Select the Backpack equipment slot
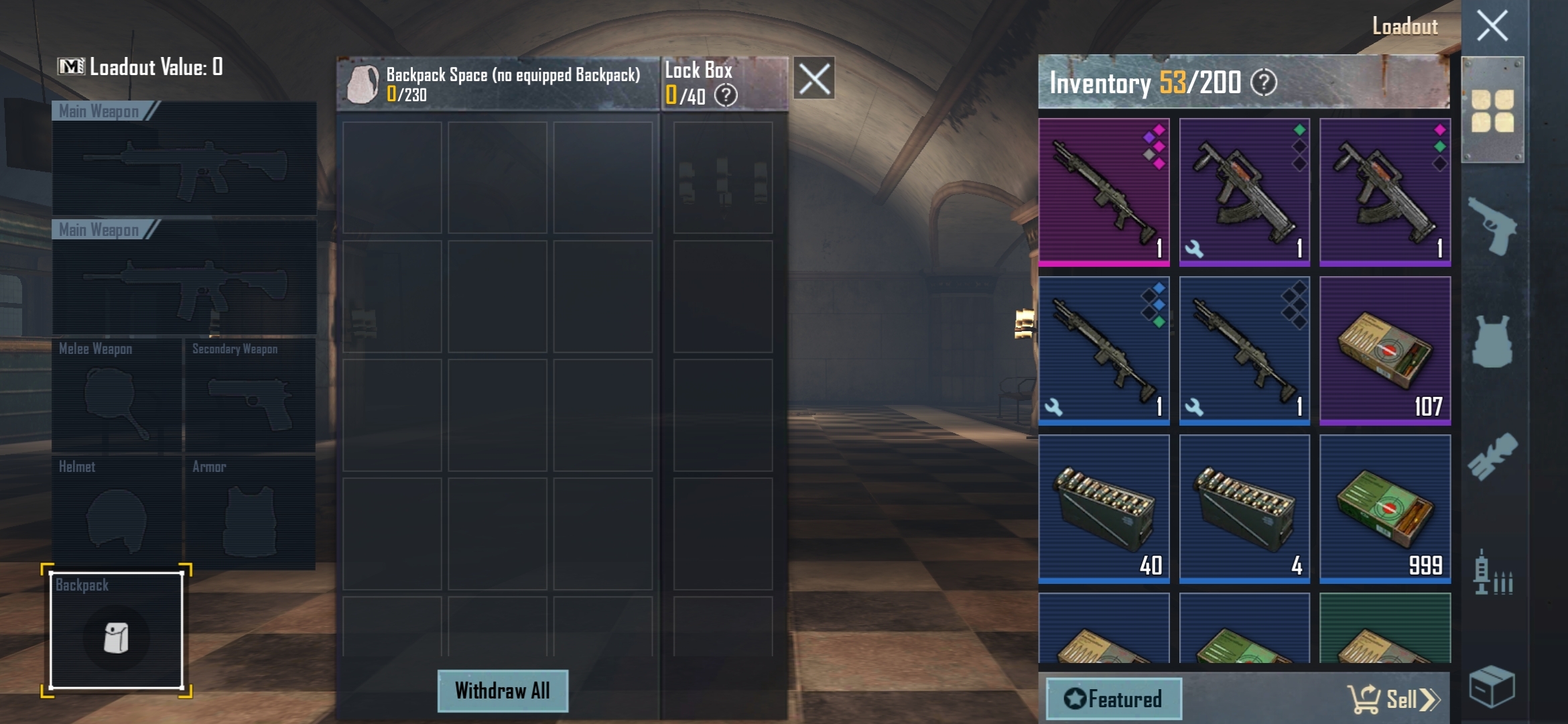1568x724 pixels. (x=117, y=631)
